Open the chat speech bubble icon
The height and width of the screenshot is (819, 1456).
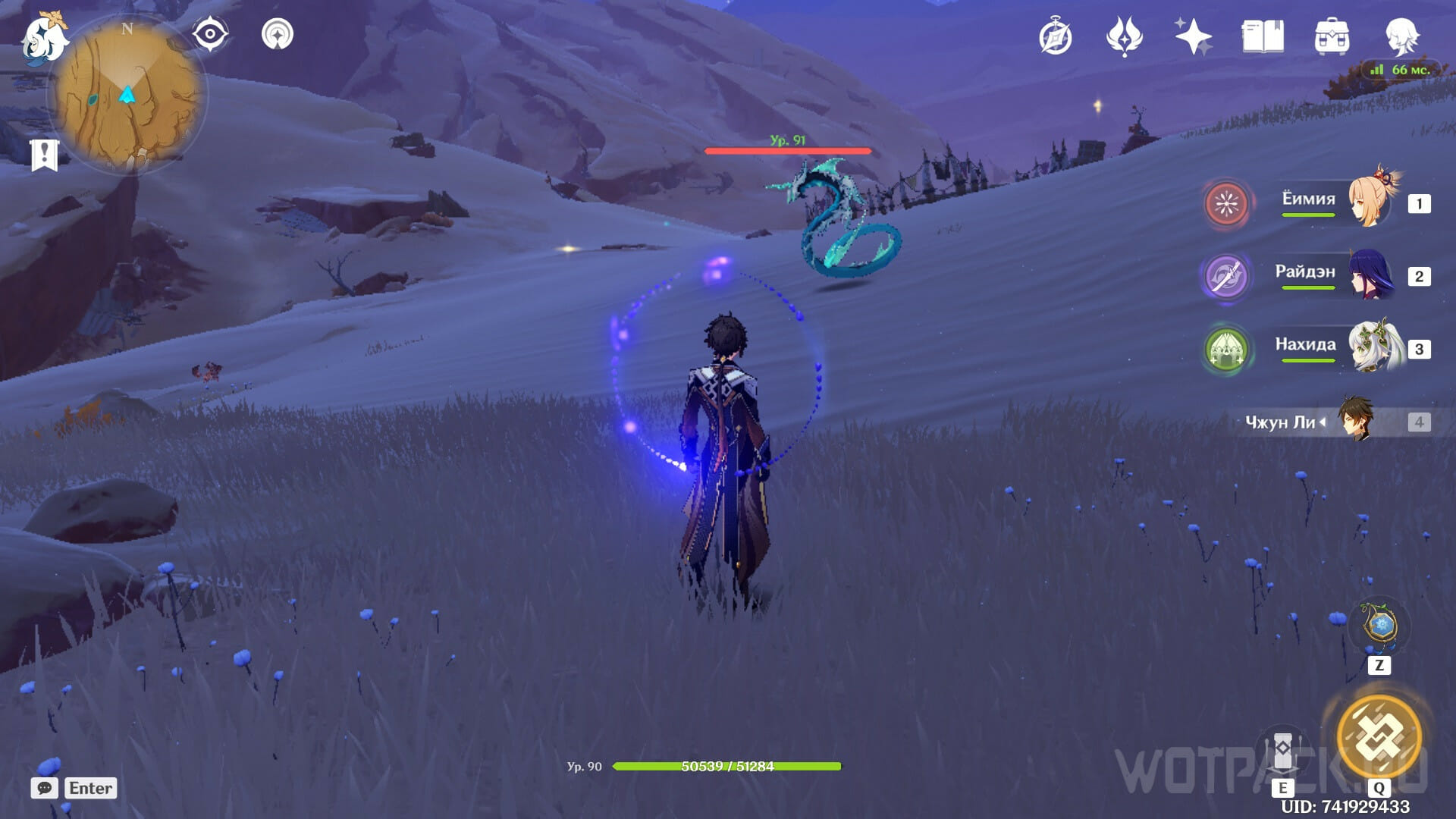[45, 788]
